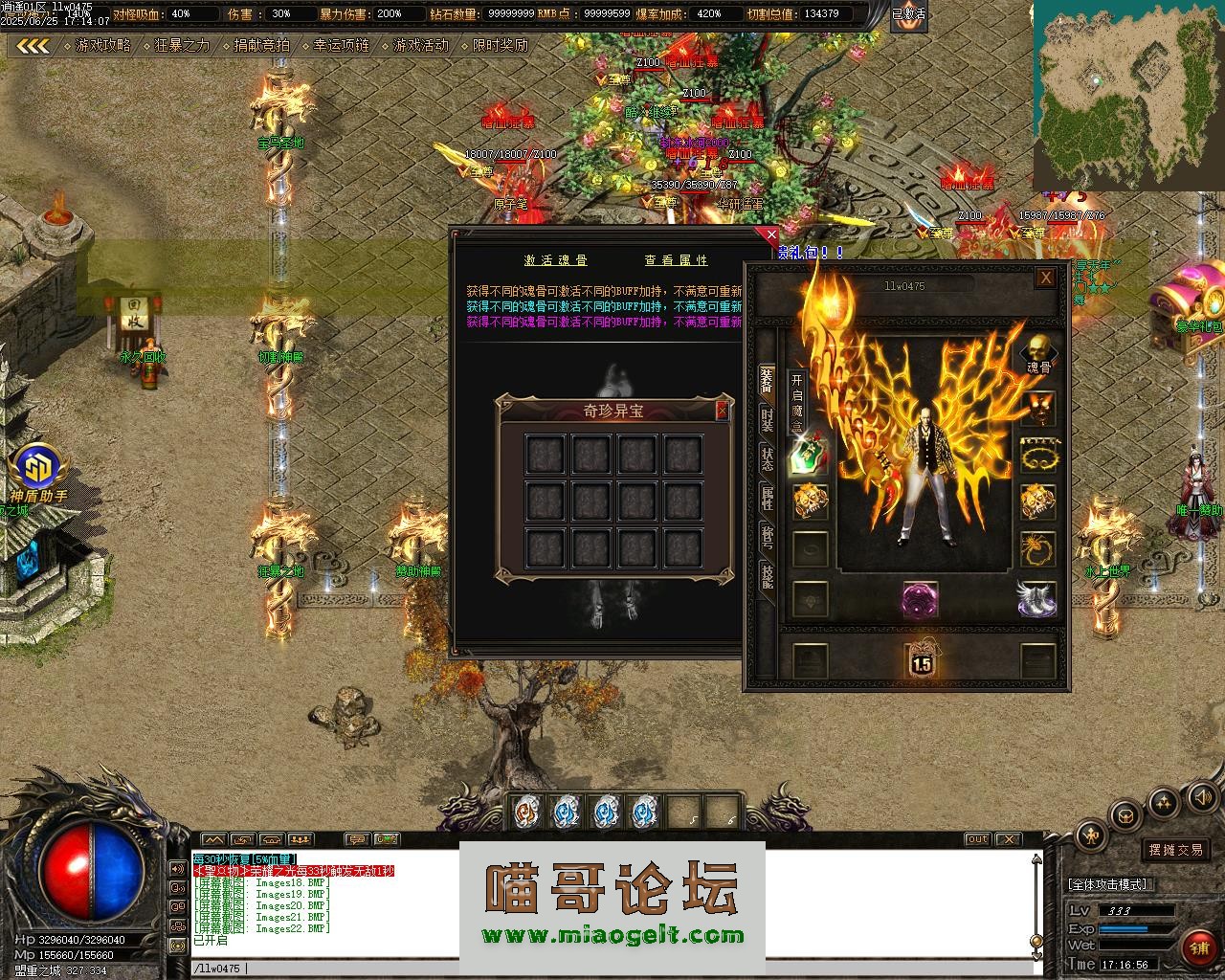Switch to the 状态 status tab
Screen dimensions: 1225x980
pyautogui.click(x=767, y=457)
